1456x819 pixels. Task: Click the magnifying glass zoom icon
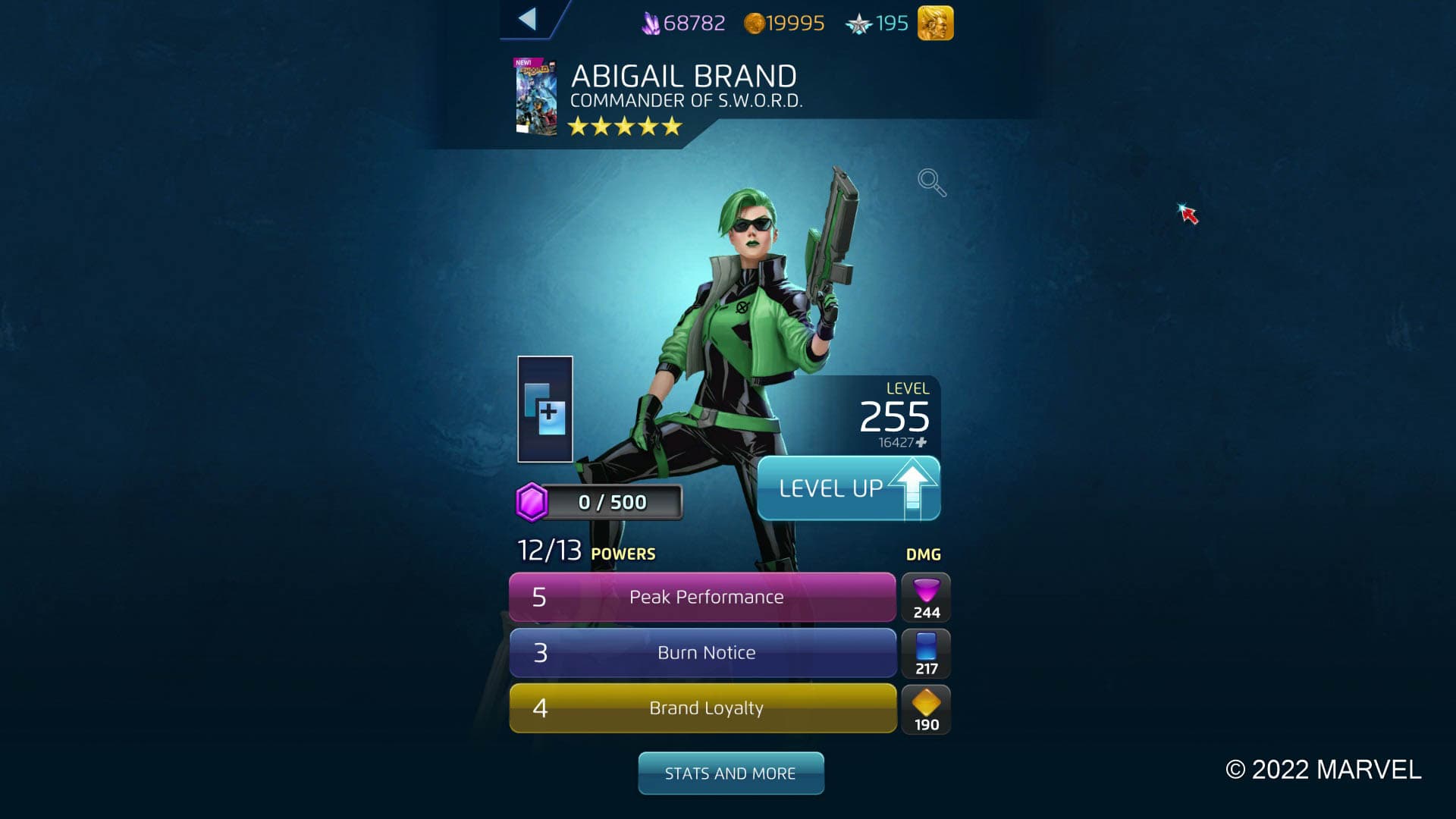point(931,182)
